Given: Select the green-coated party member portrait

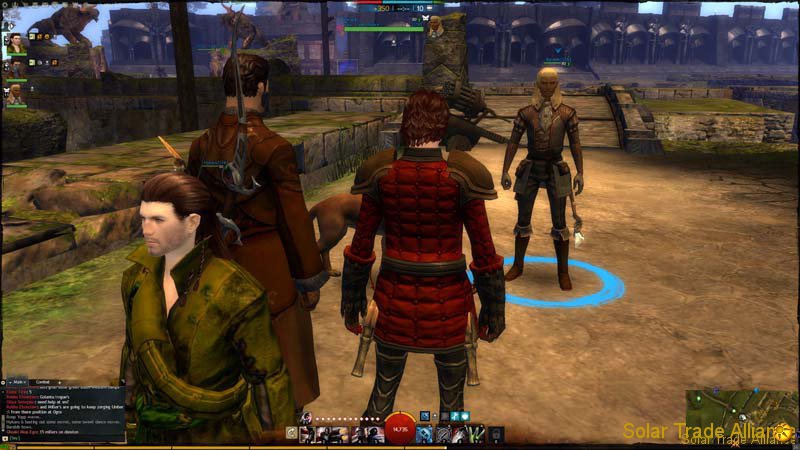Looking at the screenshot, I should click(16, 44).
